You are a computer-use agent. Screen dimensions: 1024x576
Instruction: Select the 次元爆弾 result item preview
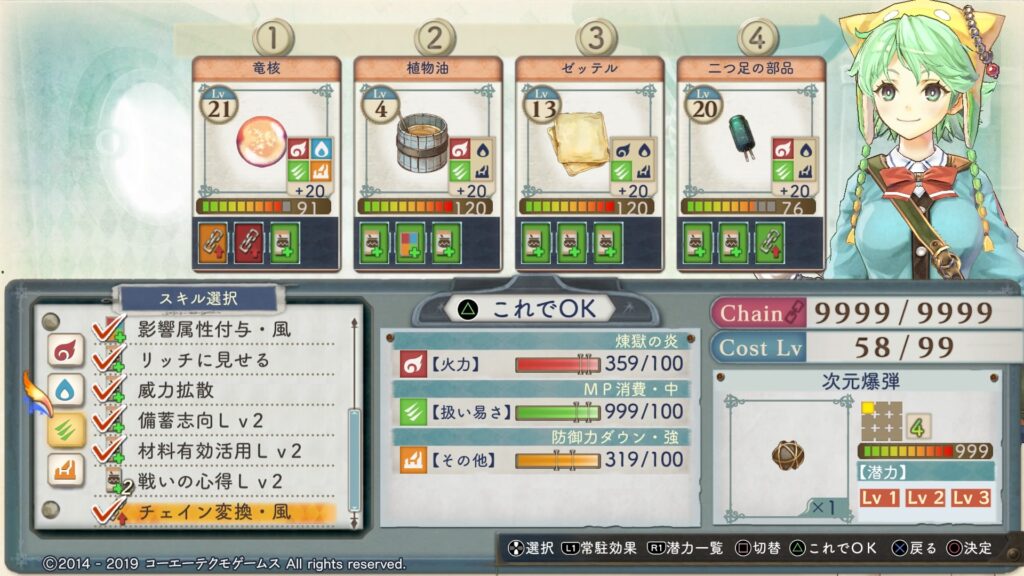coord(787,455)
